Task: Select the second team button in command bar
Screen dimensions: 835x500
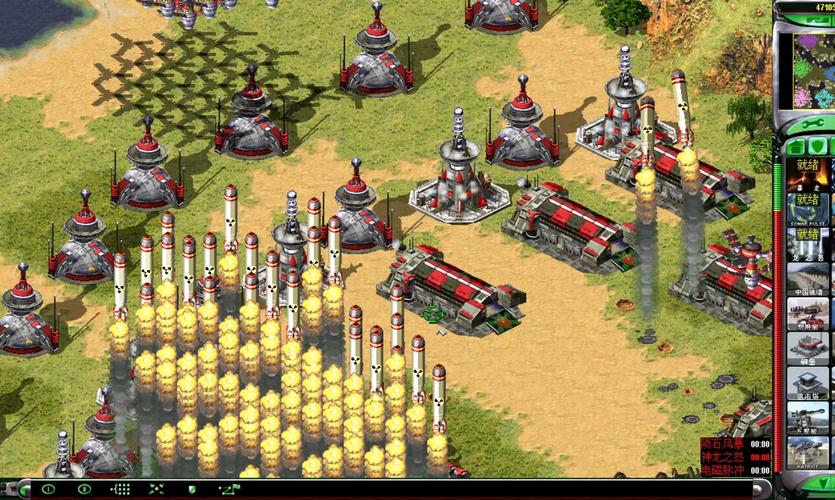Action: click(x=85, y=489)
